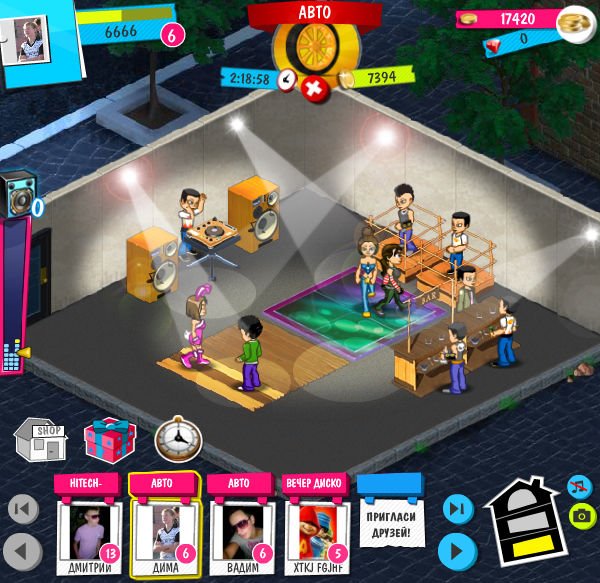Open friend card XTKJ F6JHF

coord(315,529)
